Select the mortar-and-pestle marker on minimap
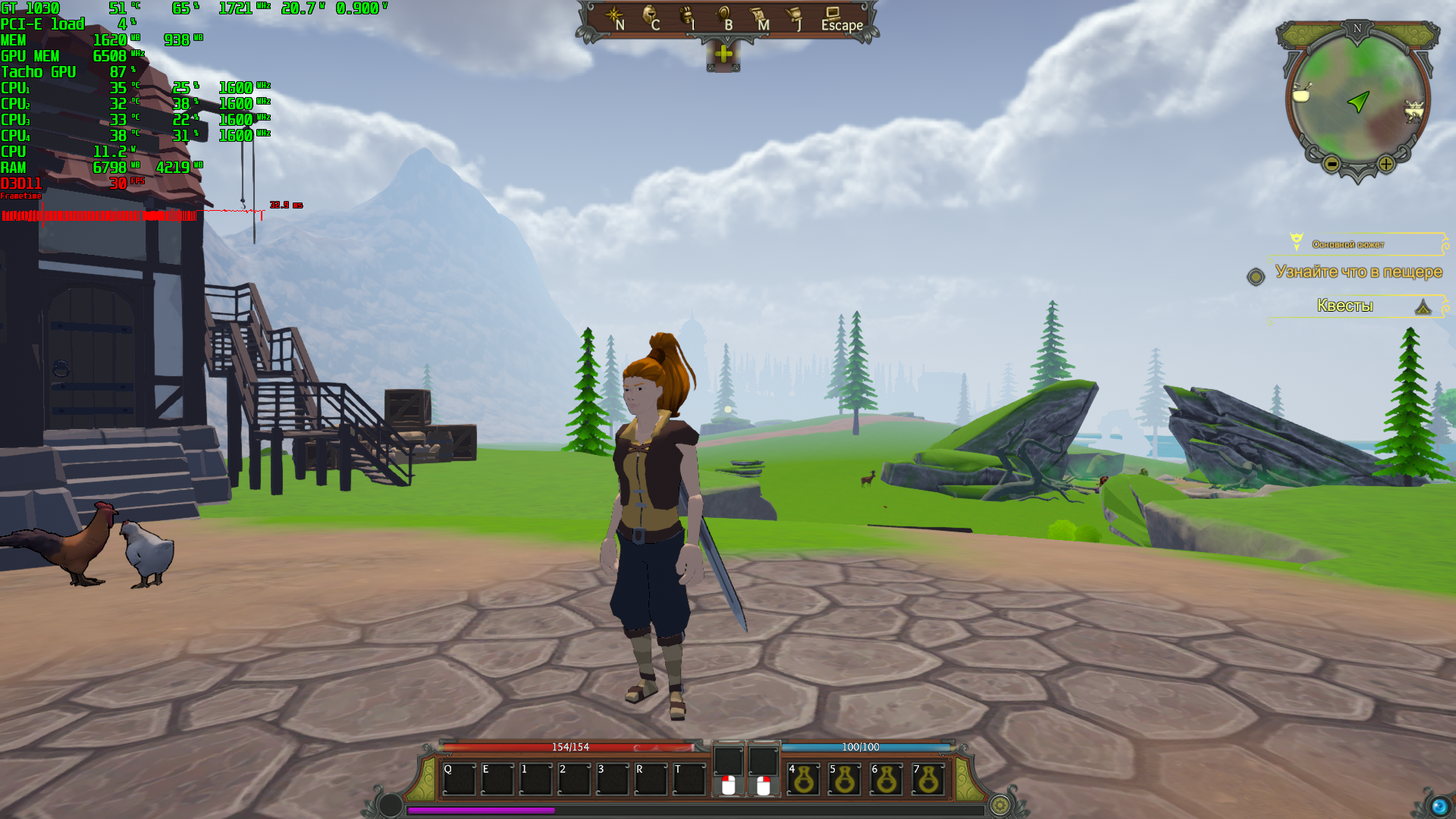 click(1302, 93)
